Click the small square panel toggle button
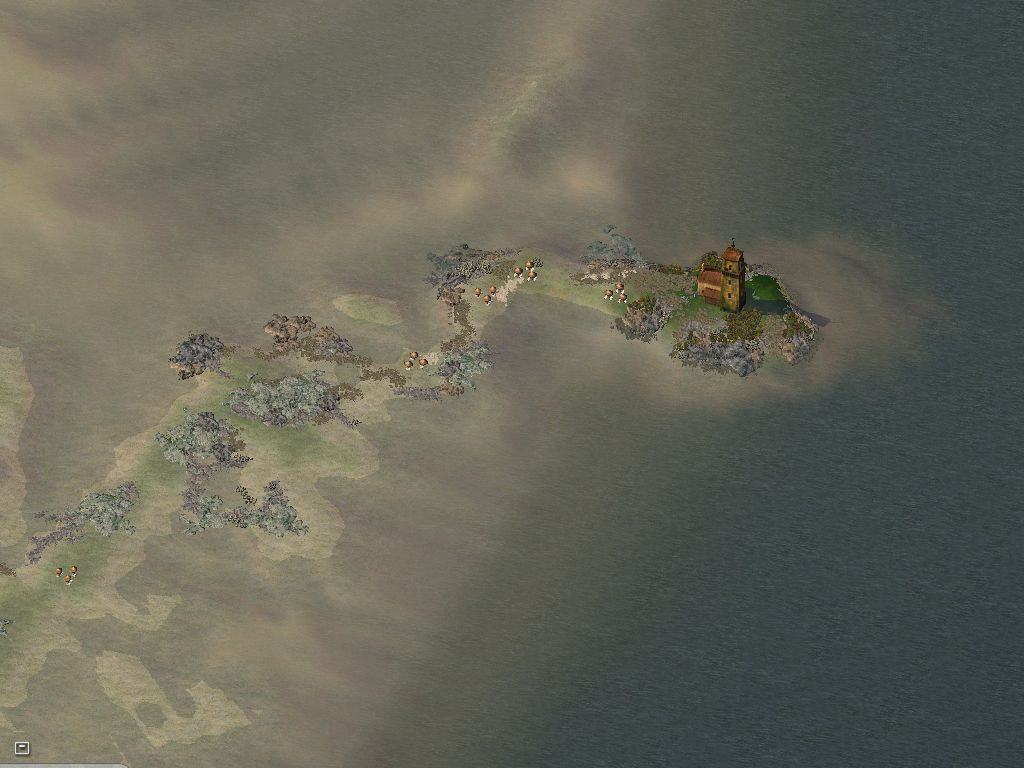This screenshot has width=1024, height=768. (x=22, y=747)
